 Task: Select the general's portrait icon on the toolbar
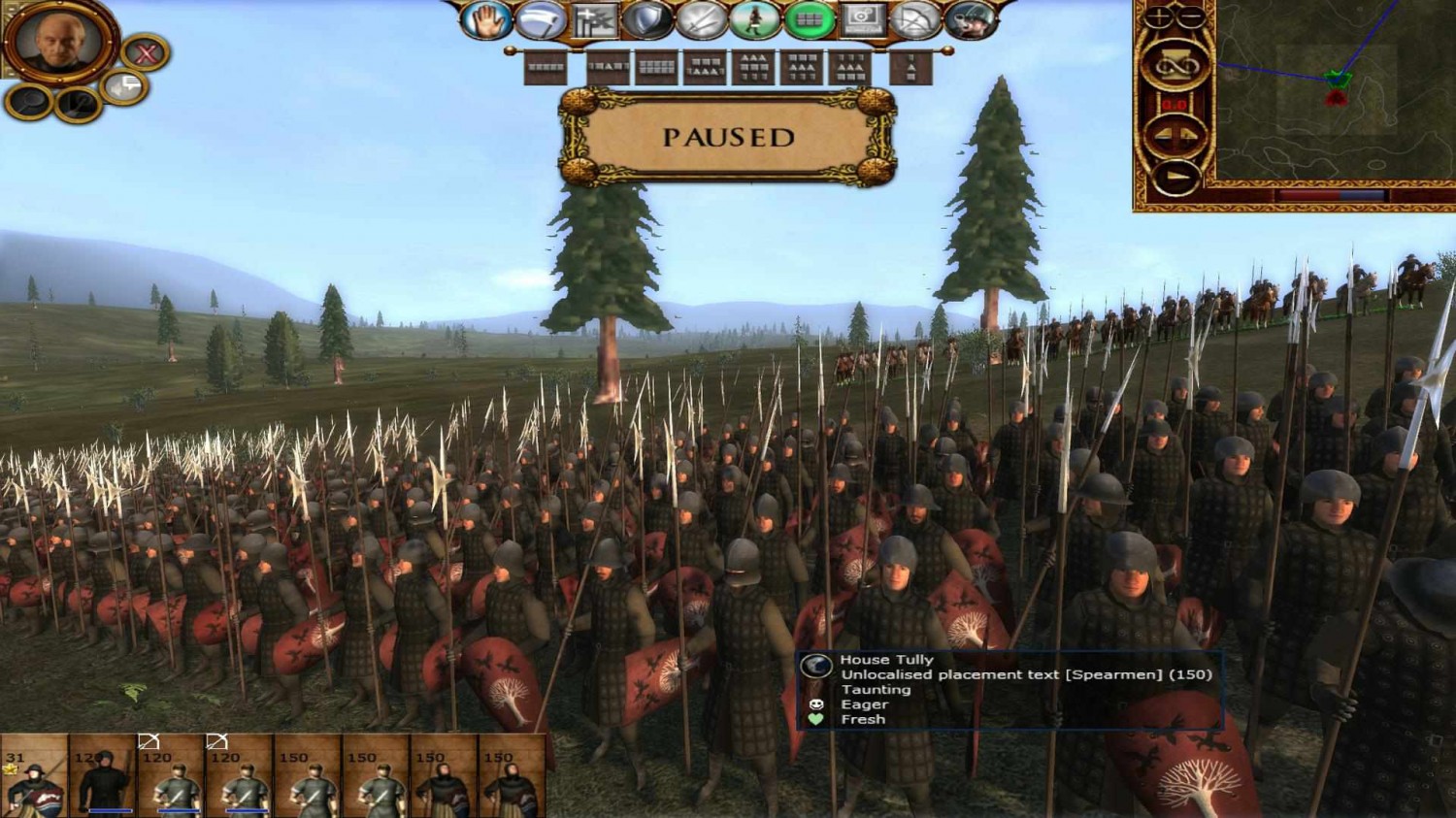(x=969, y=19)
